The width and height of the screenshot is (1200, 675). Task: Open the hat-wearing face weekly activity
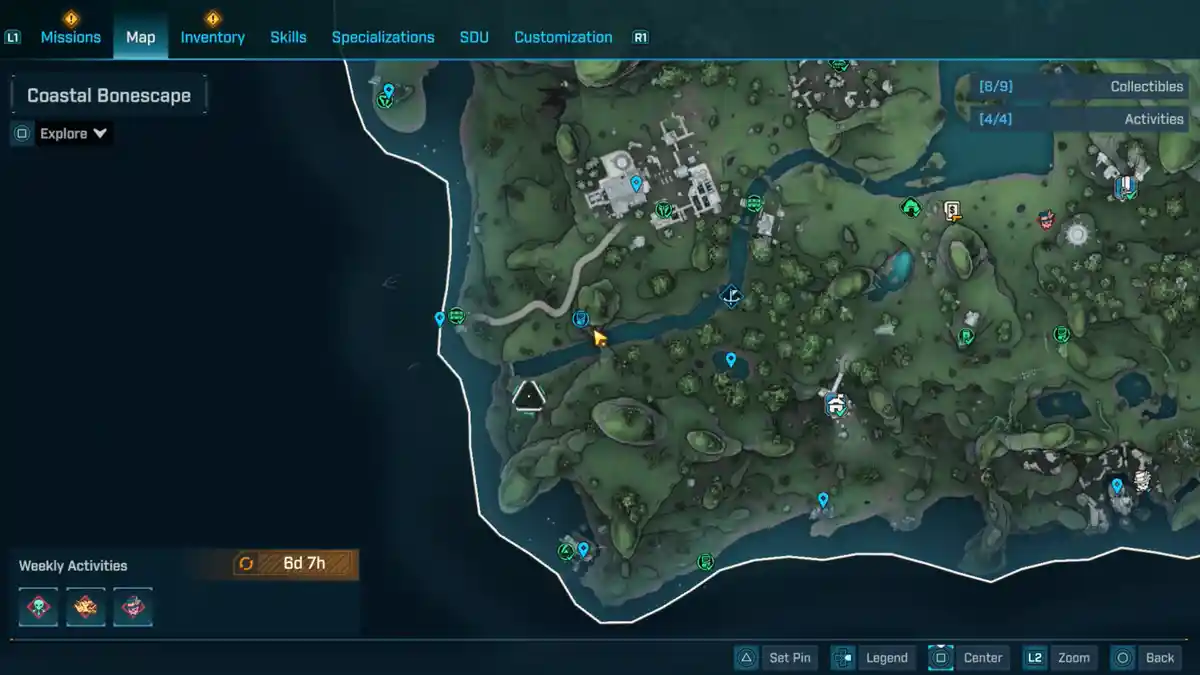tap(133, 606)
